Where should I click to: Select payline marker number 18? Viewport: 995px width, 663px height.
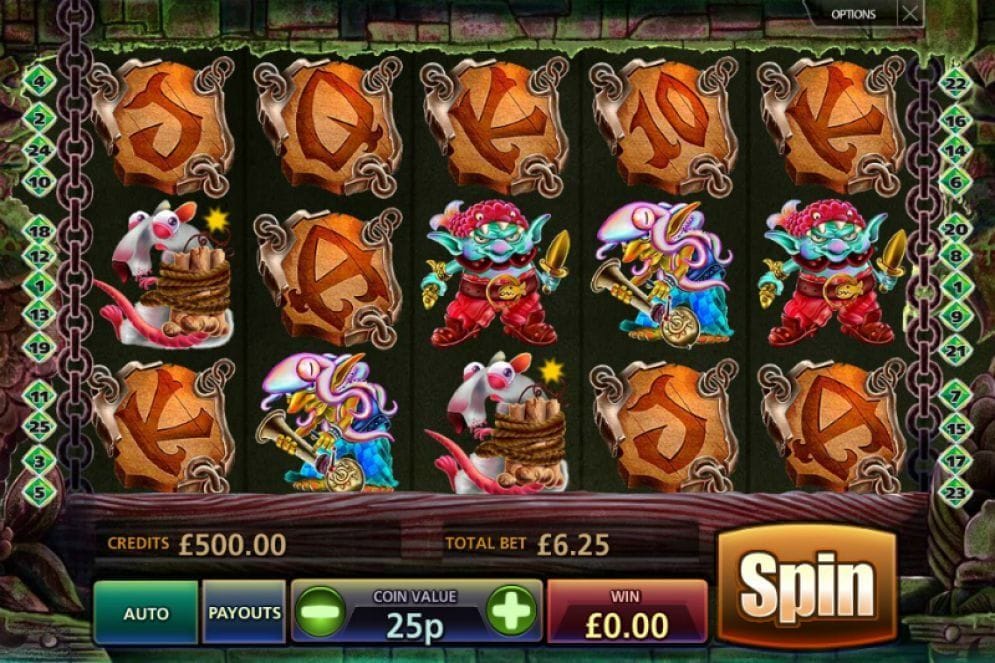(40, 230)
